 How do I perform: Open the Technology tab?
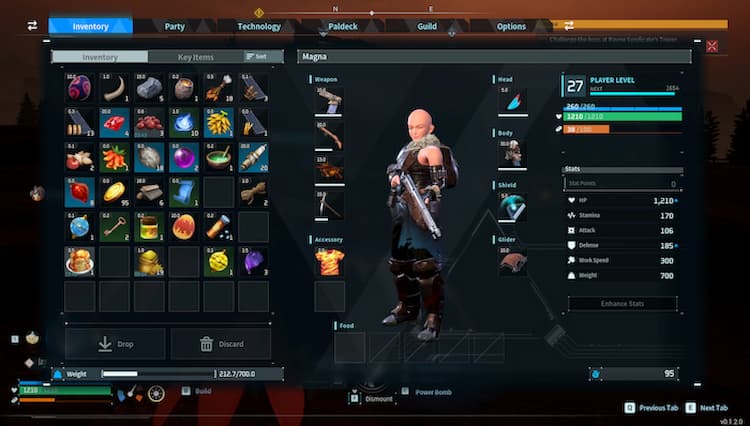coord(259,26)
